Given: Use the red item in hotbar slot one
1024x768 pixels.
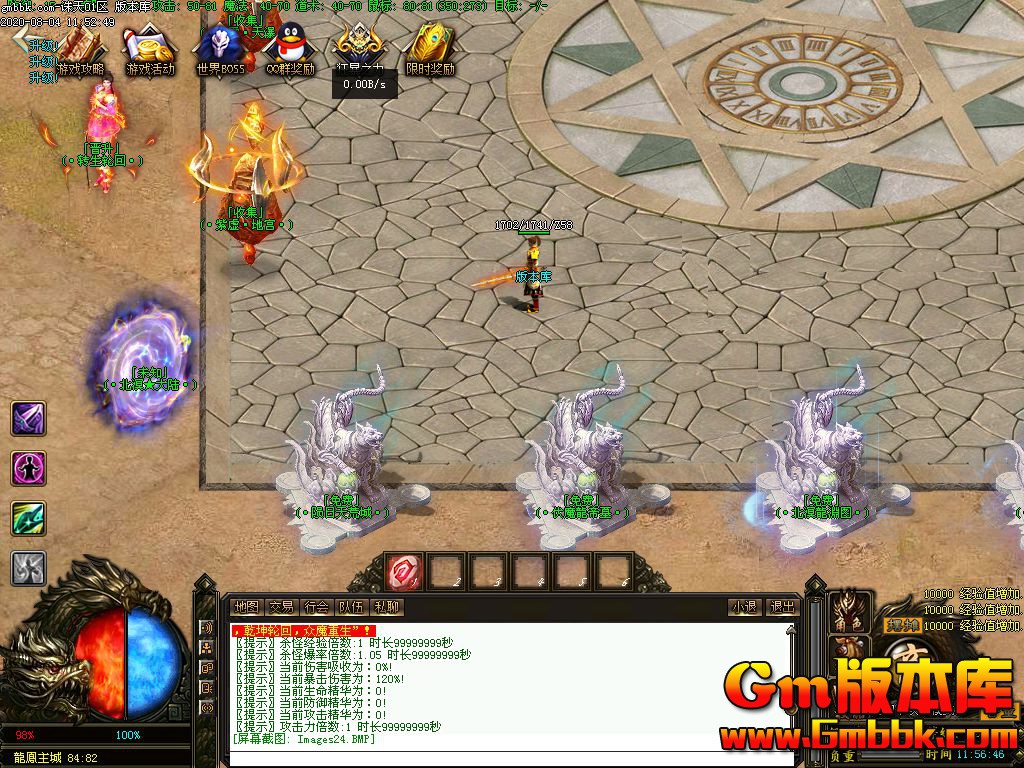Looking at the screenshot, I should (405, 572).
